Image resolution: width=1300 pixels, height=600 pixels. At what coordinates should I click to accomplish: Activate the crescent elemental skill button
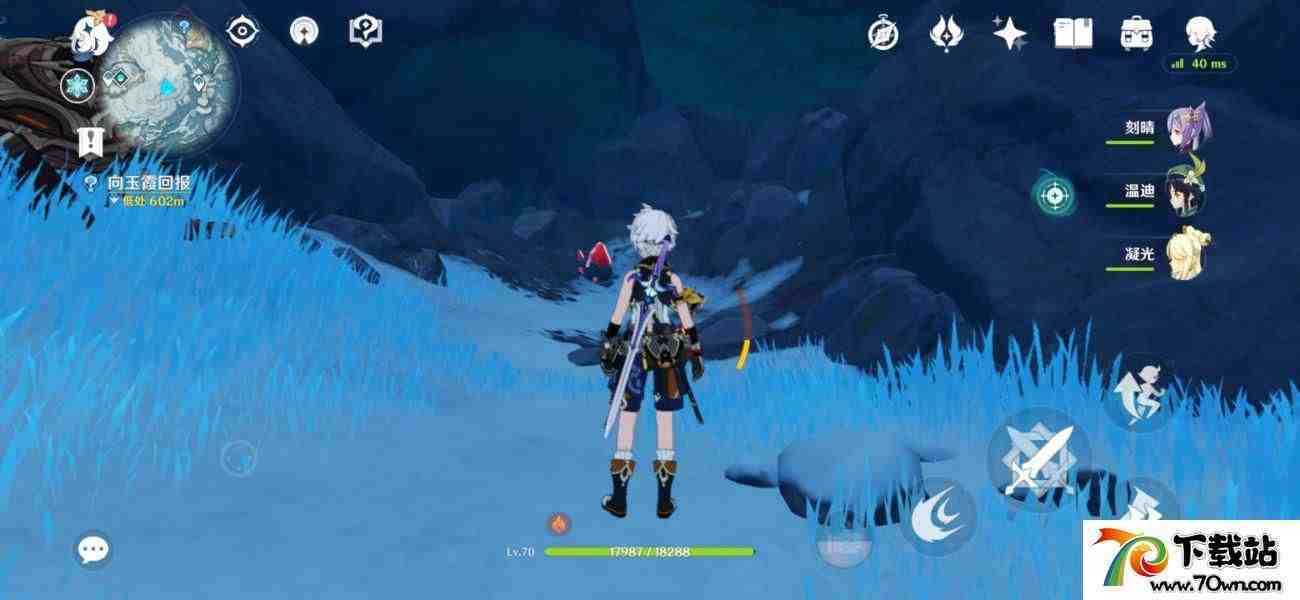[940, 516]
